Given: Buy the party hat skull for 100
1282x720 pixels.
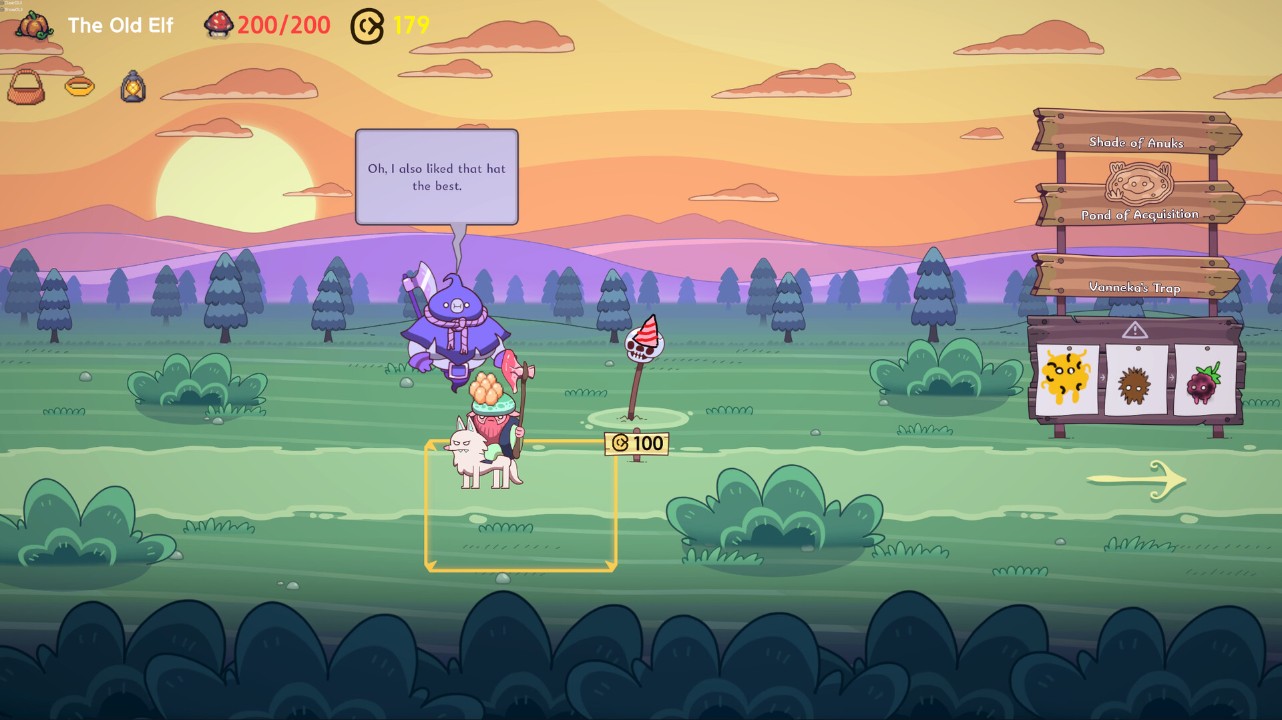Looking at the screenshot, I should click(643, 345).
